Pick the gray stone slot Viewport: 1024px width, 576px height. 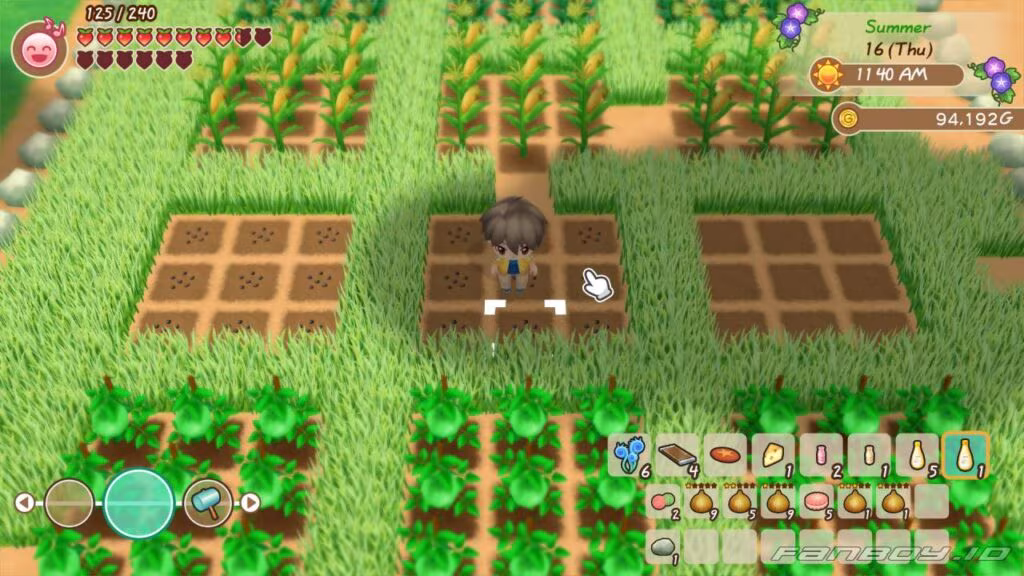coord(661,546)
